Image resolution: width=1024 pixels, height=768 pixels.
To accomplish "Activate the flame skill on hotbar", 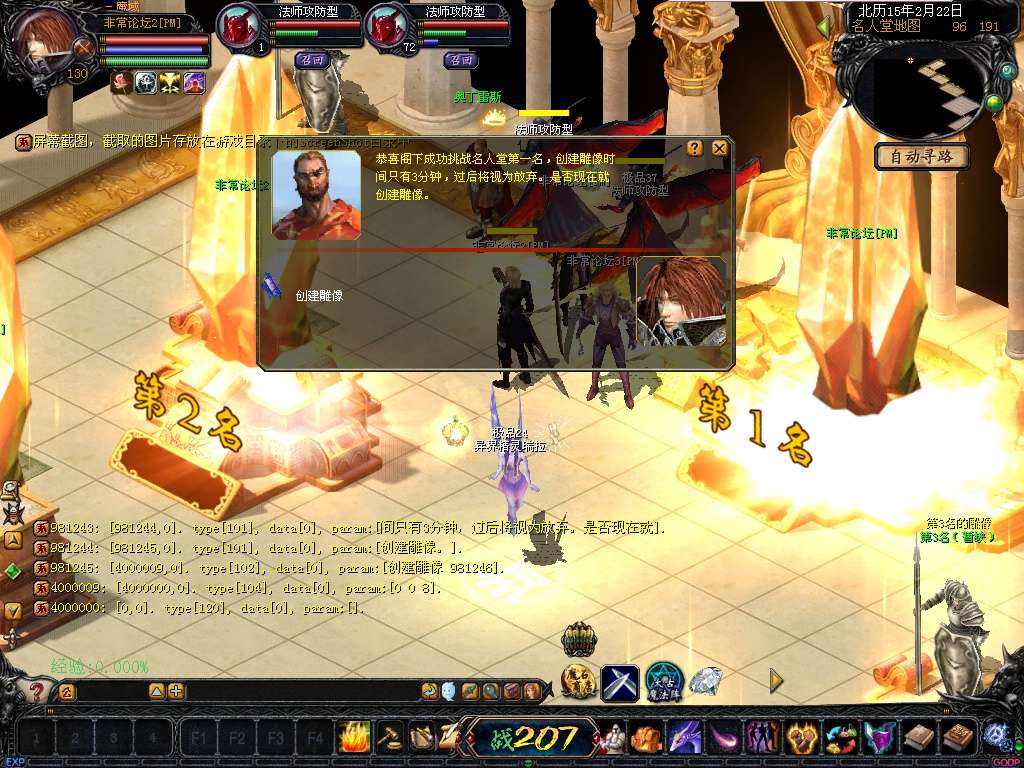I will [x=354, y=738].
